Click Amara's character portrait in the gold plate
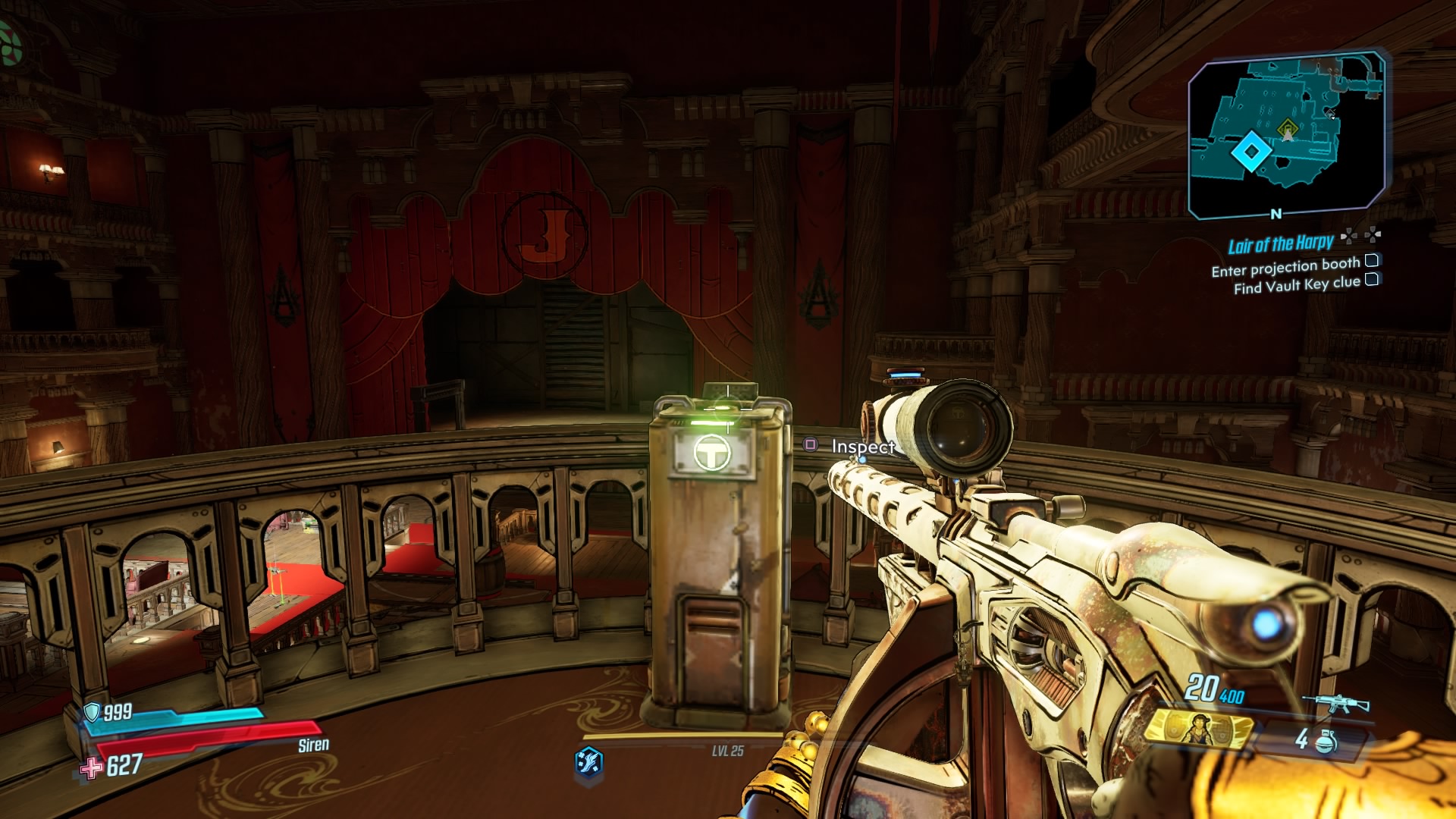The height and width of the screenshot is (819, 1456). 1200,730
